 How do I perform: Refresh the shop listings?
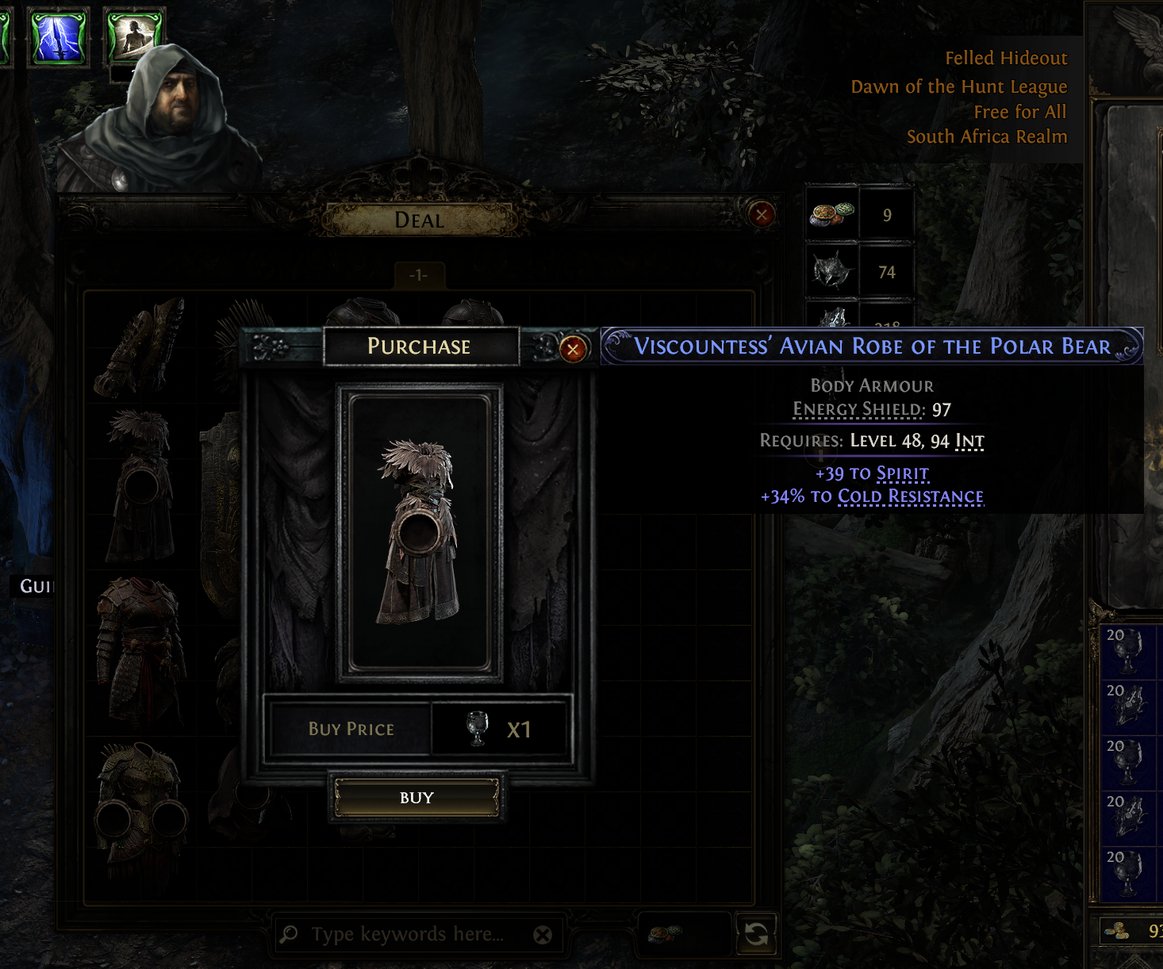(x=756, y=935)
